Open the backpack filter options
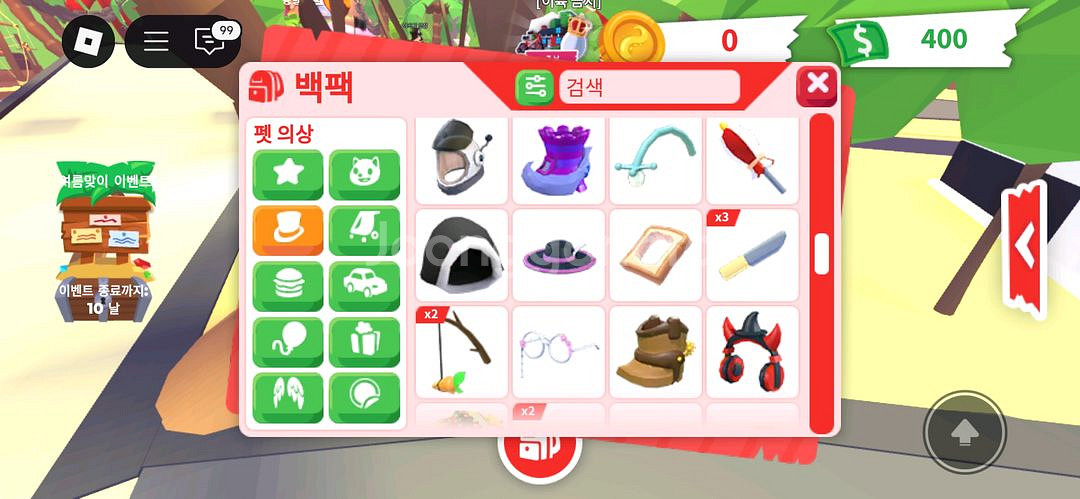The image size is (1080, 499). click(x=534, y=87)
